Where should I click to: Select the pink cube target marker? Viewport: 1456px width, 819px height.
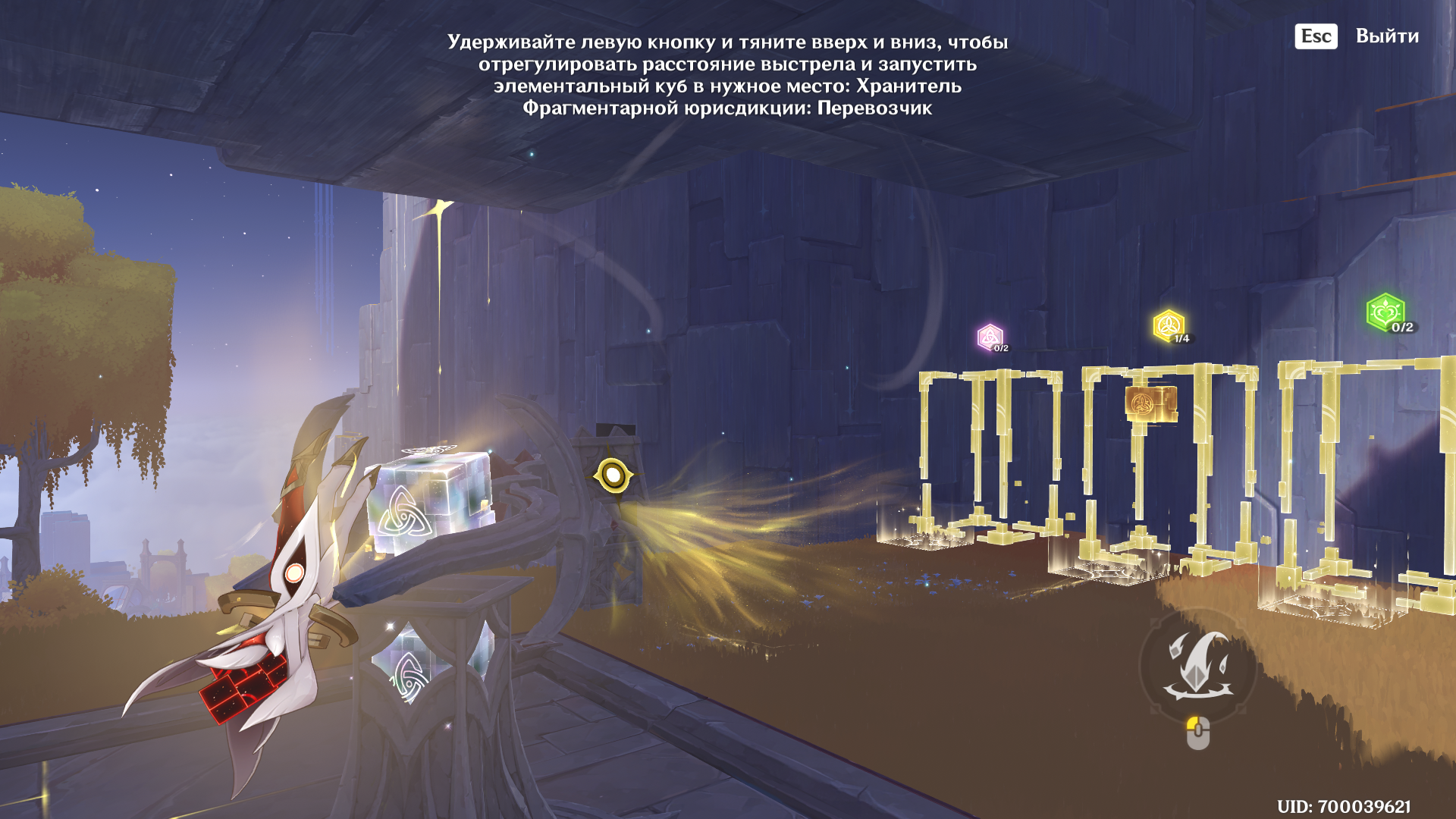(x=990, y=337)
